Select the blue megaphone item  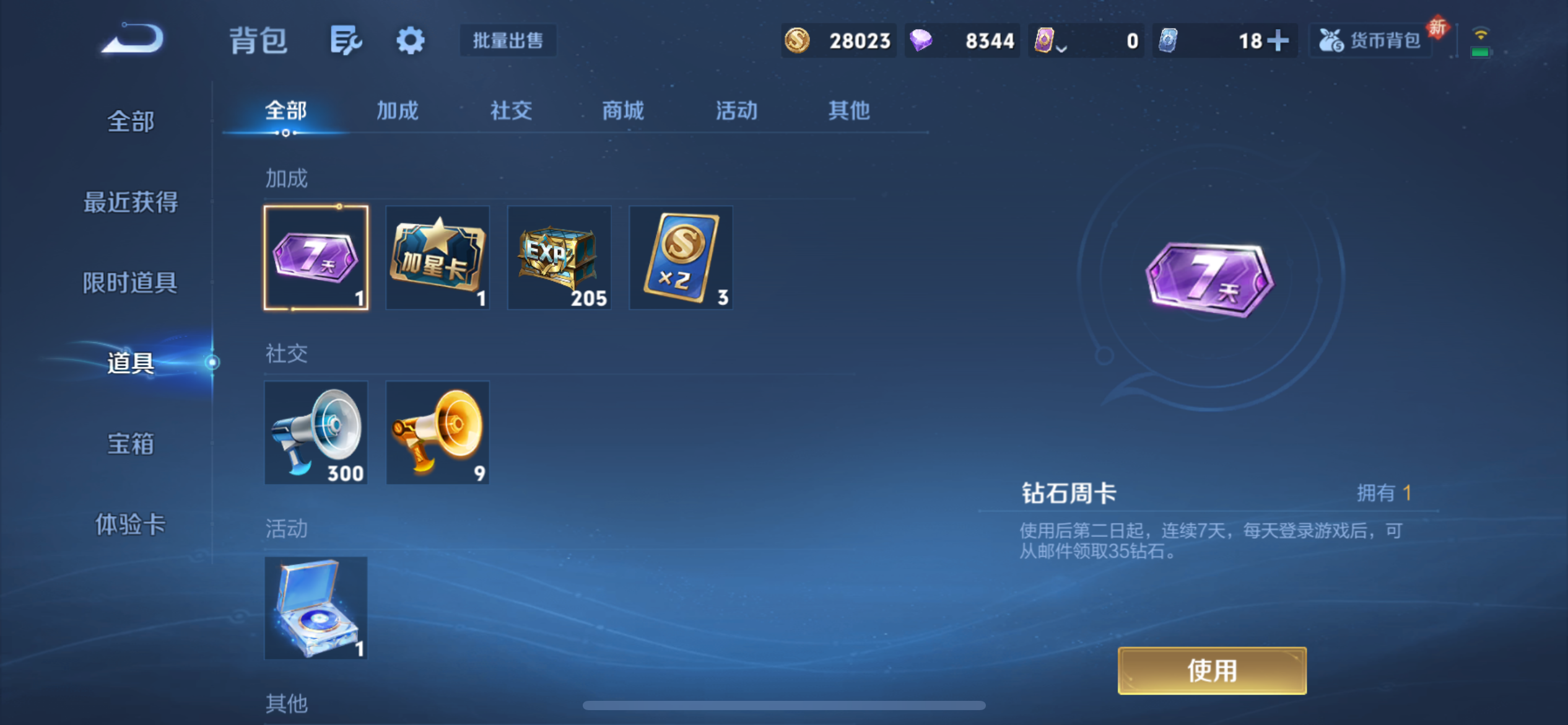pyautogui.click(x=316, y=432)
